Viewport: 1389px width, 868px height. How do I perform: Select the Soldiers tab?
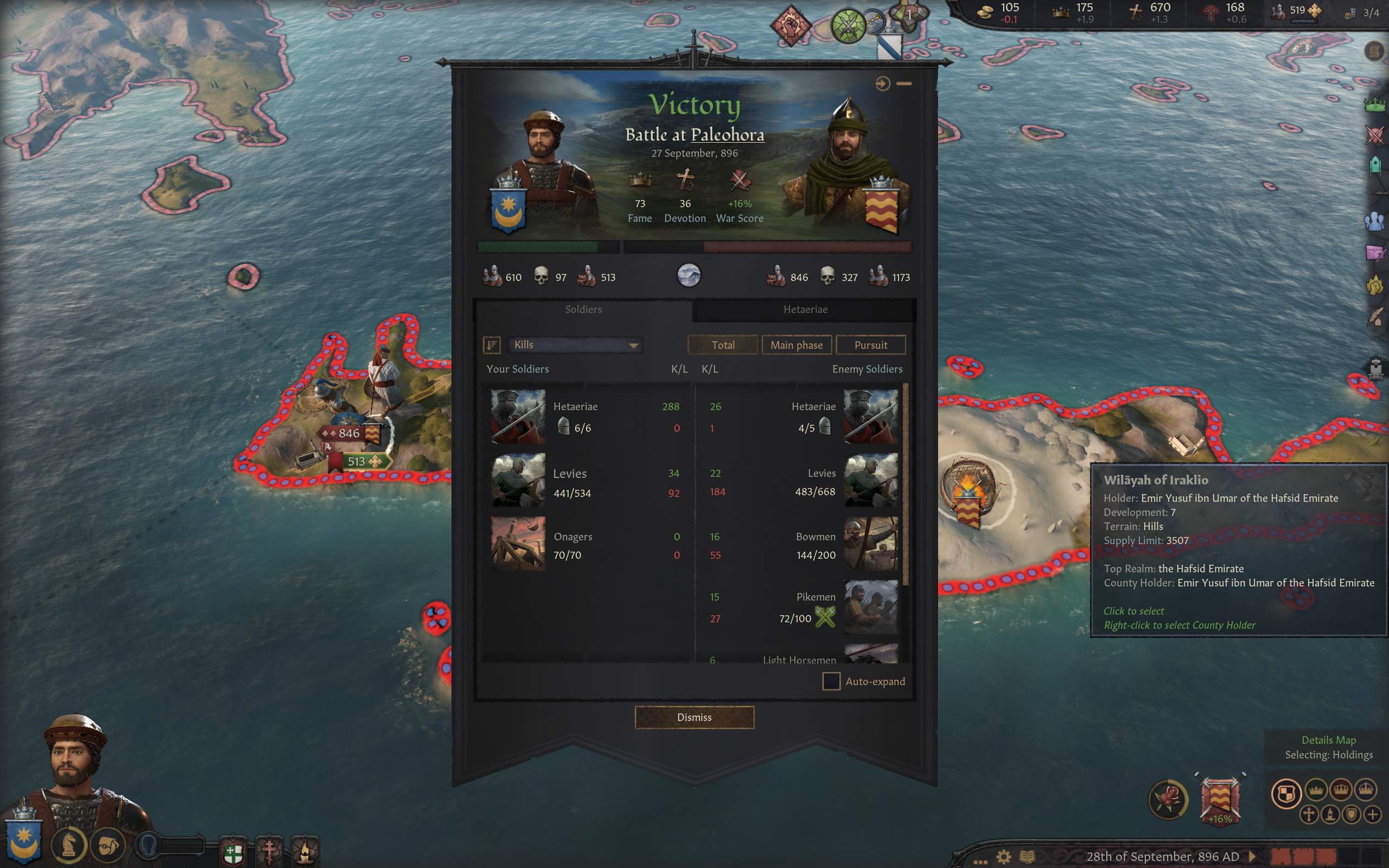(x=583, y=309)
